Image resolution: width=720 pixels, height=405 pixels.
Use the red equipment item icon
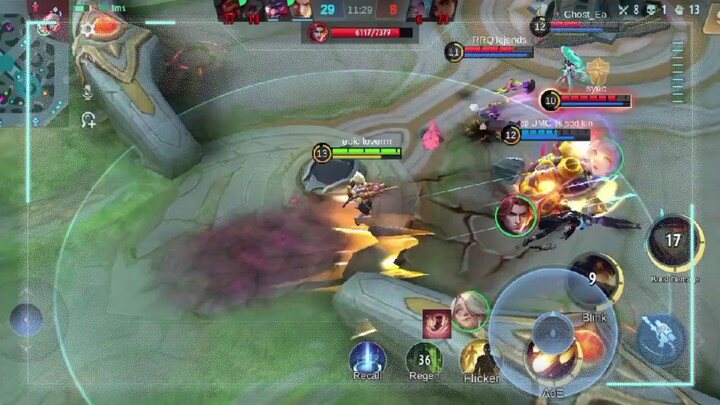click(435, 322)
